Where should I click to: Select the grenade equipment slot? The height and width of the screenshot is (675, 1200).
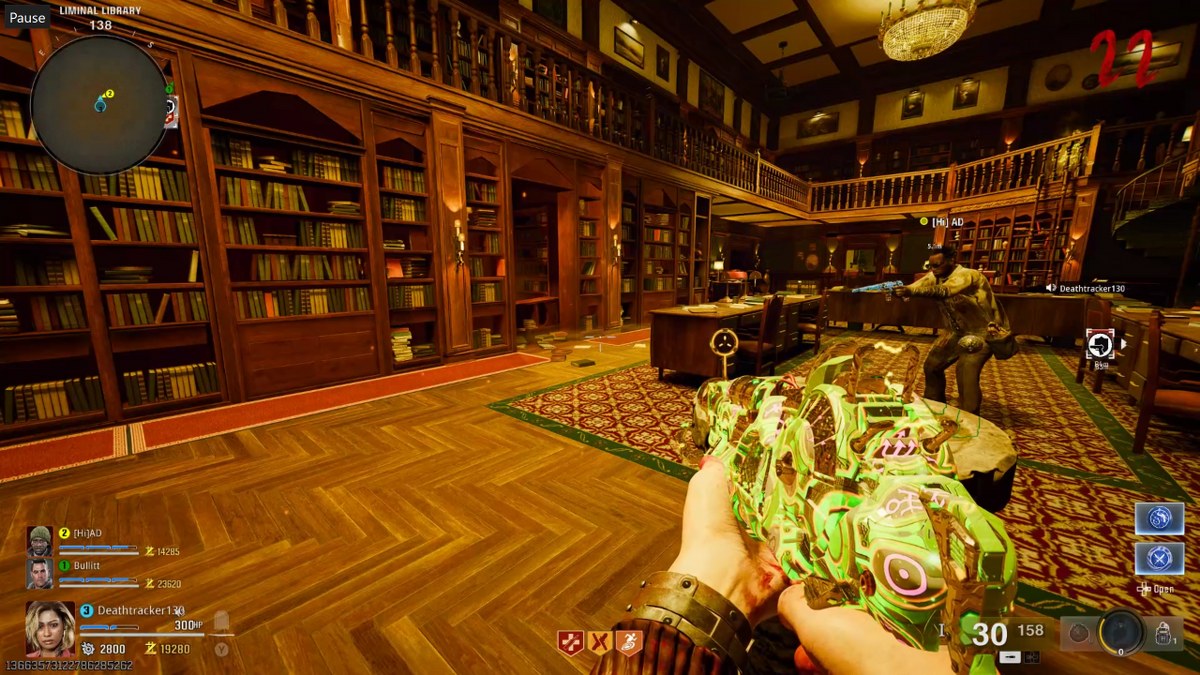tap(1078, 633)
